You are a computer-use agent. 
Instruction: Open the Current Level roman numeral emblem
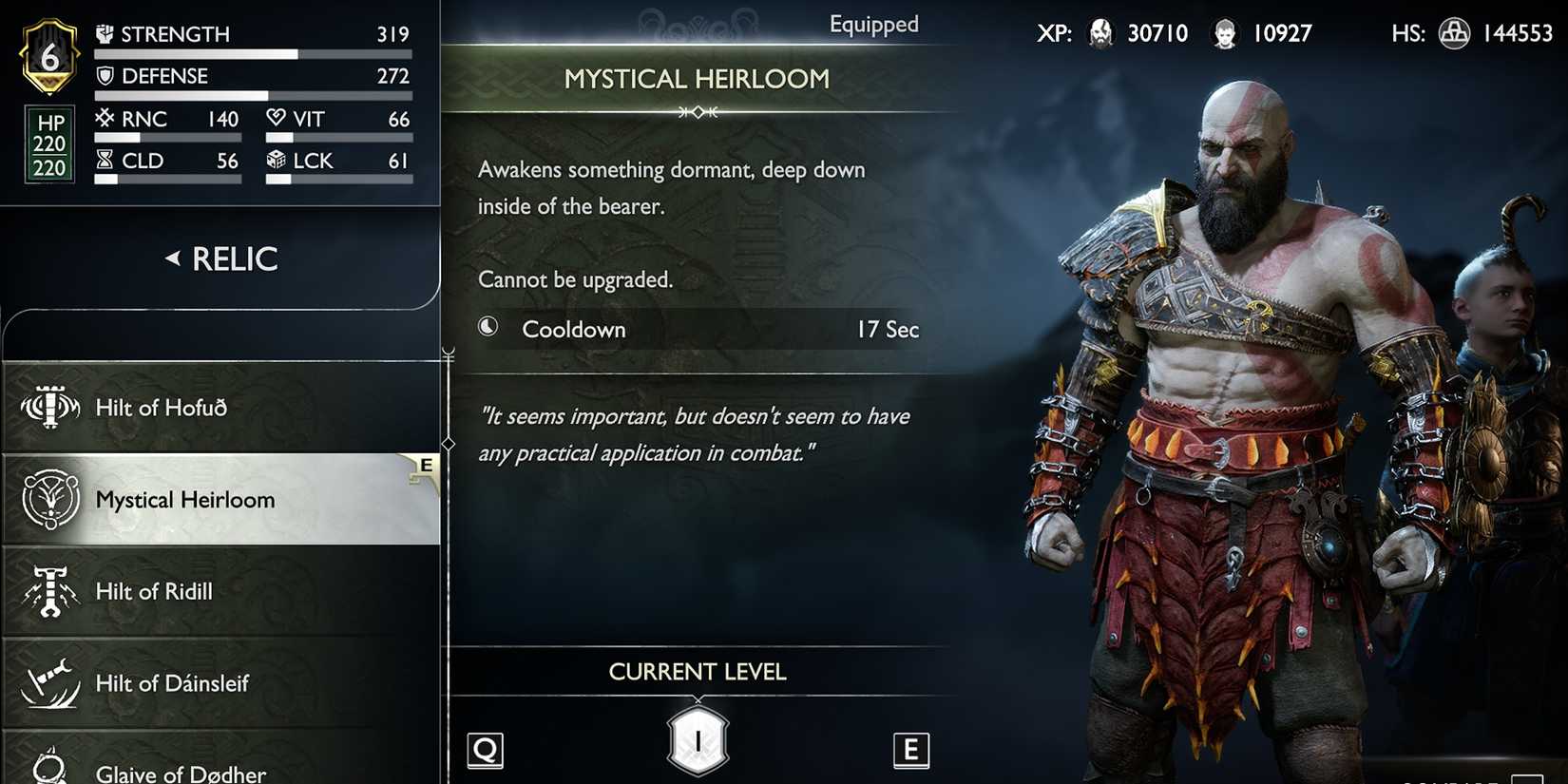click(698, 740)
